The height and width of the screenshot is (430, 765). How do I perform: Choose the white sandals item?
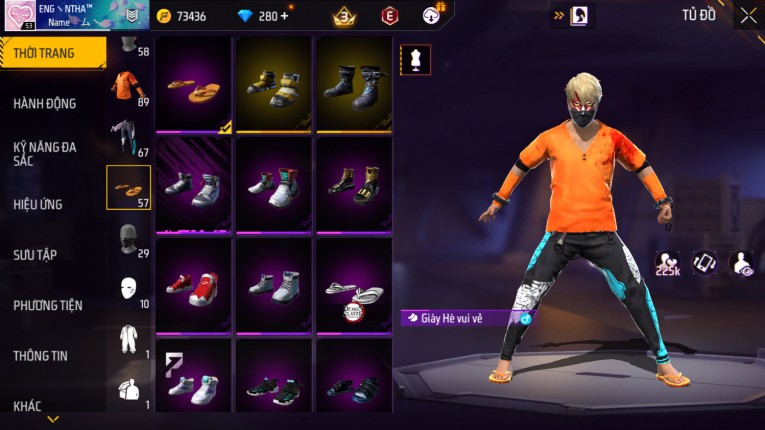353,290
